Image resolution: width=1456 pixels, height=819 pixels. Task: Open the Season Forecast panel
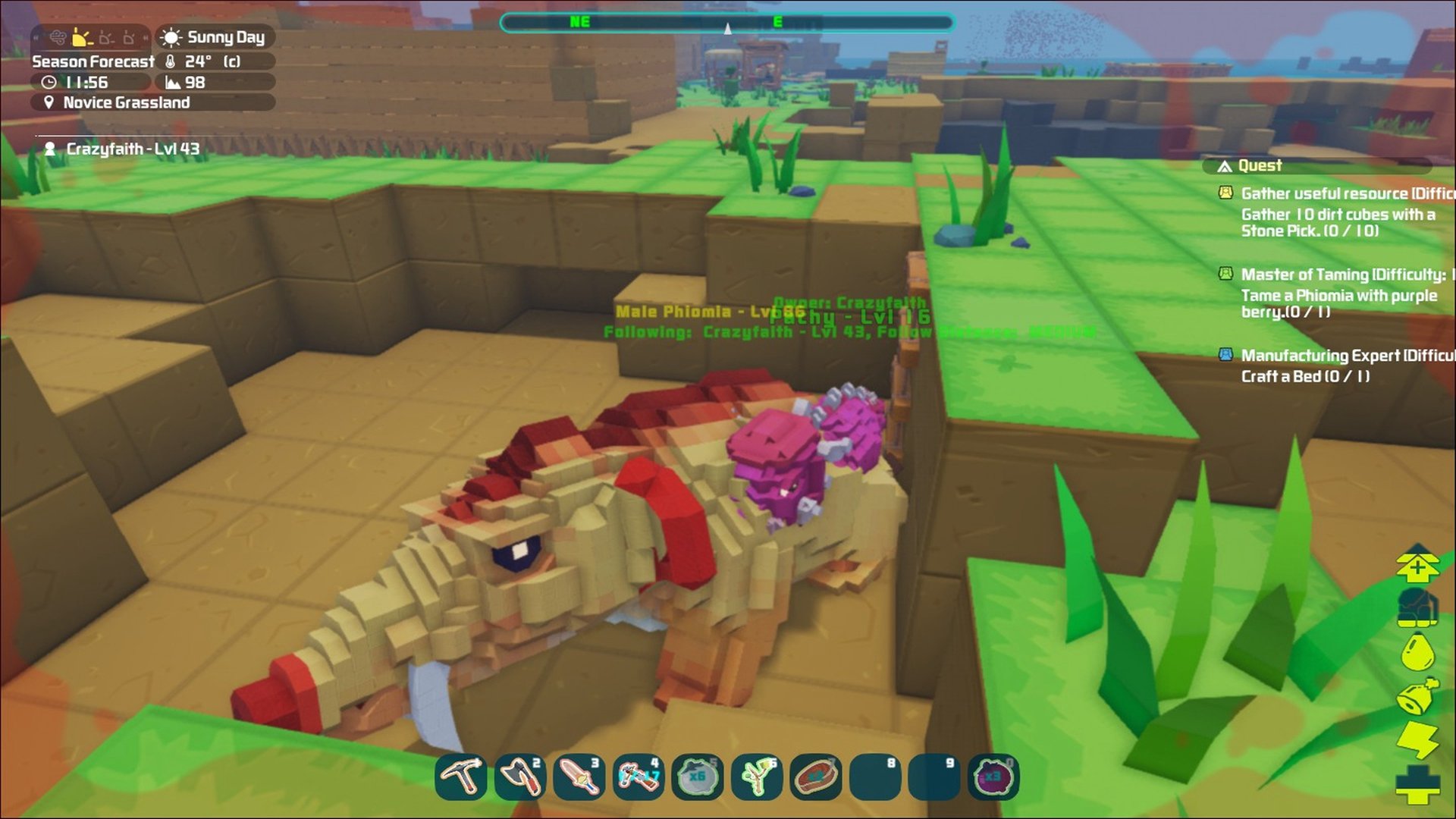[93, 61]
